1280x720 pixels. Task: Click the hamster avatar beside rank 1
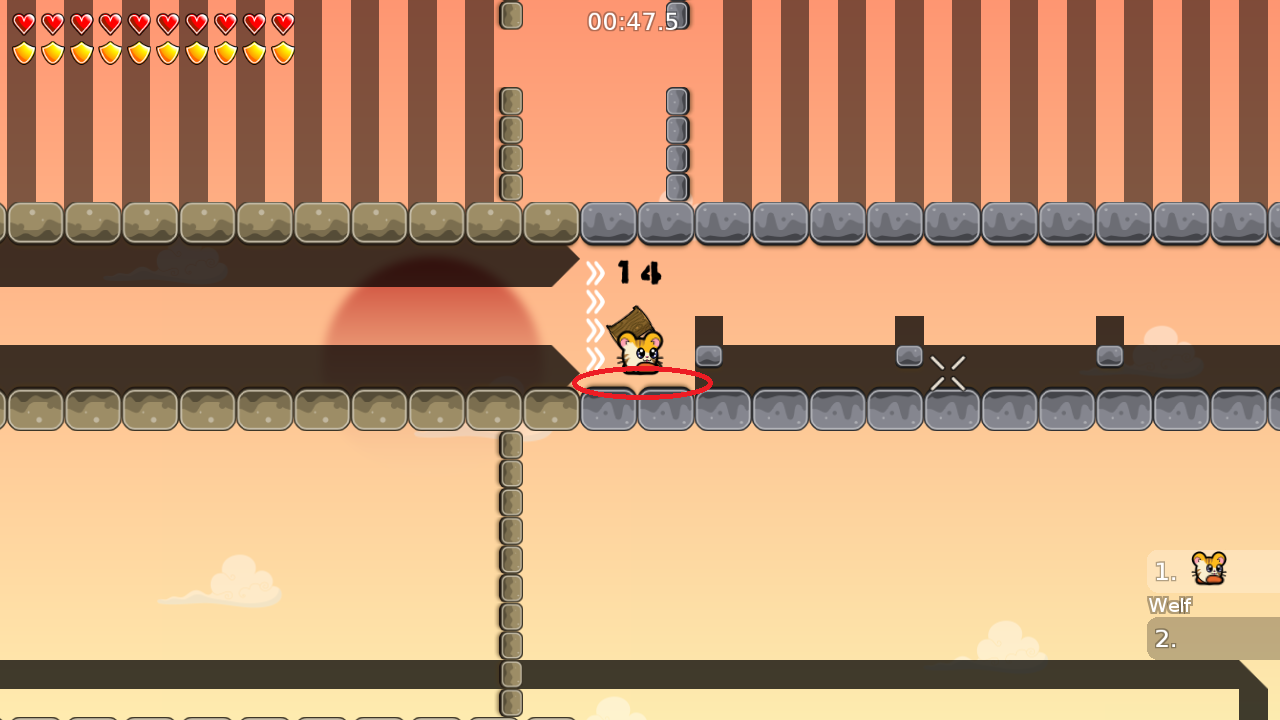point(1209,570)
